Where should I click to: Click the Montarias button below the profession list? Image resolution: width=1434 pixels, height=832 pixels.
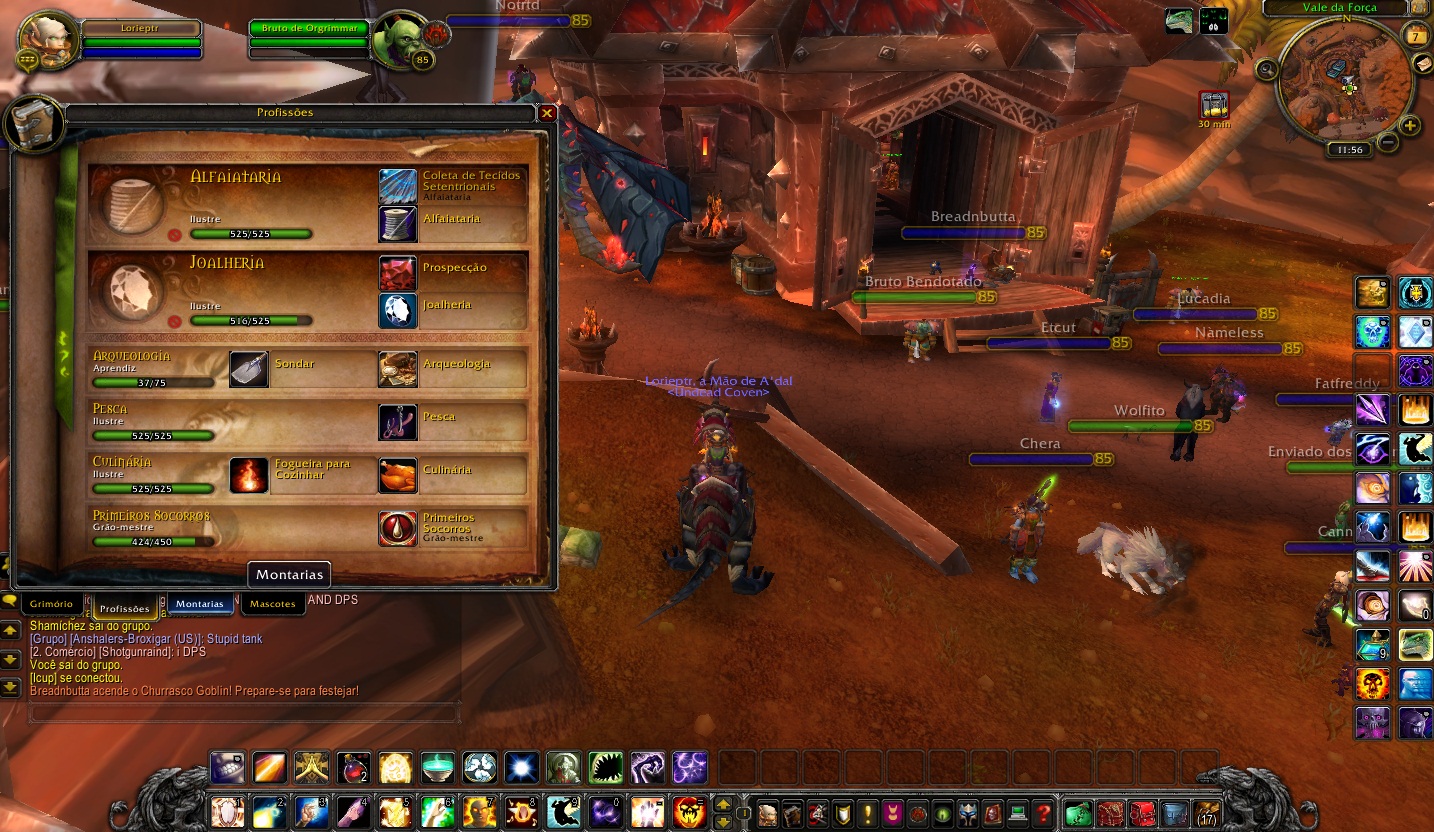click(x=288, y=574)
